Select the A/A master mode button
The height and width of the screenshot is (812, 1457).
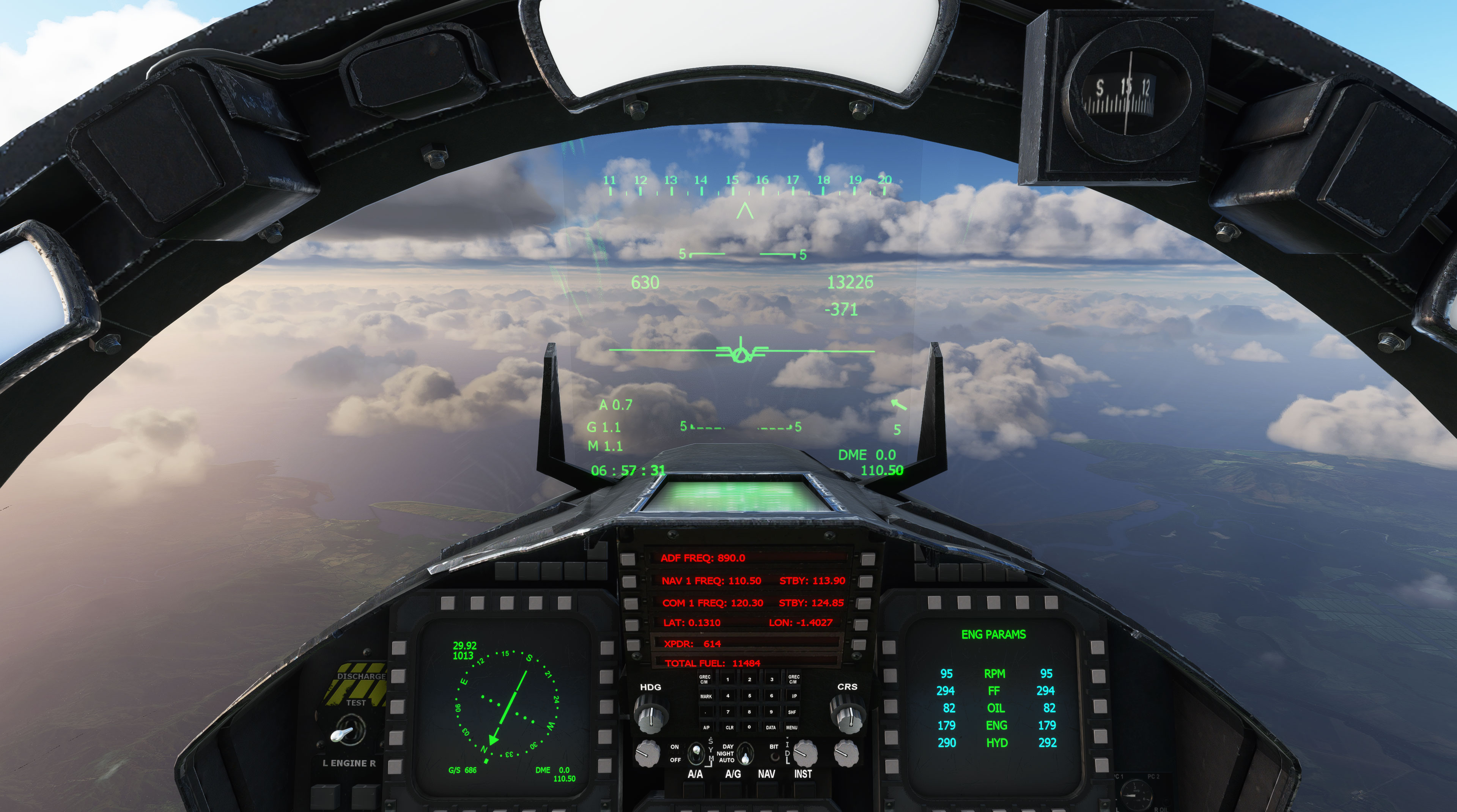pyautogui.click(x=694, y=790)
